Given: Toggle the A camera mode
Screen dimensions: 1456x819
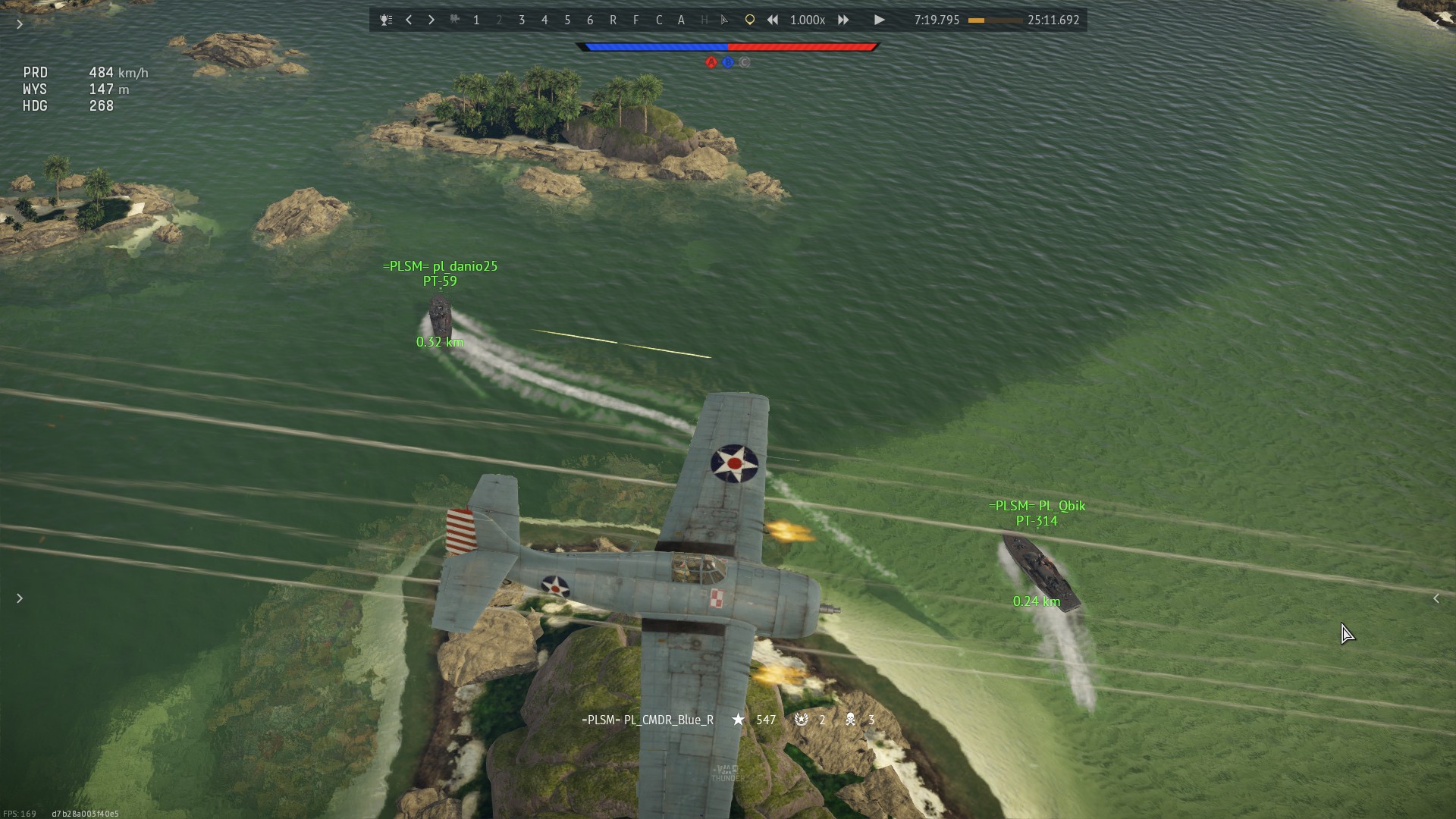Looking at the screenshot, I should tap(681, 20).
